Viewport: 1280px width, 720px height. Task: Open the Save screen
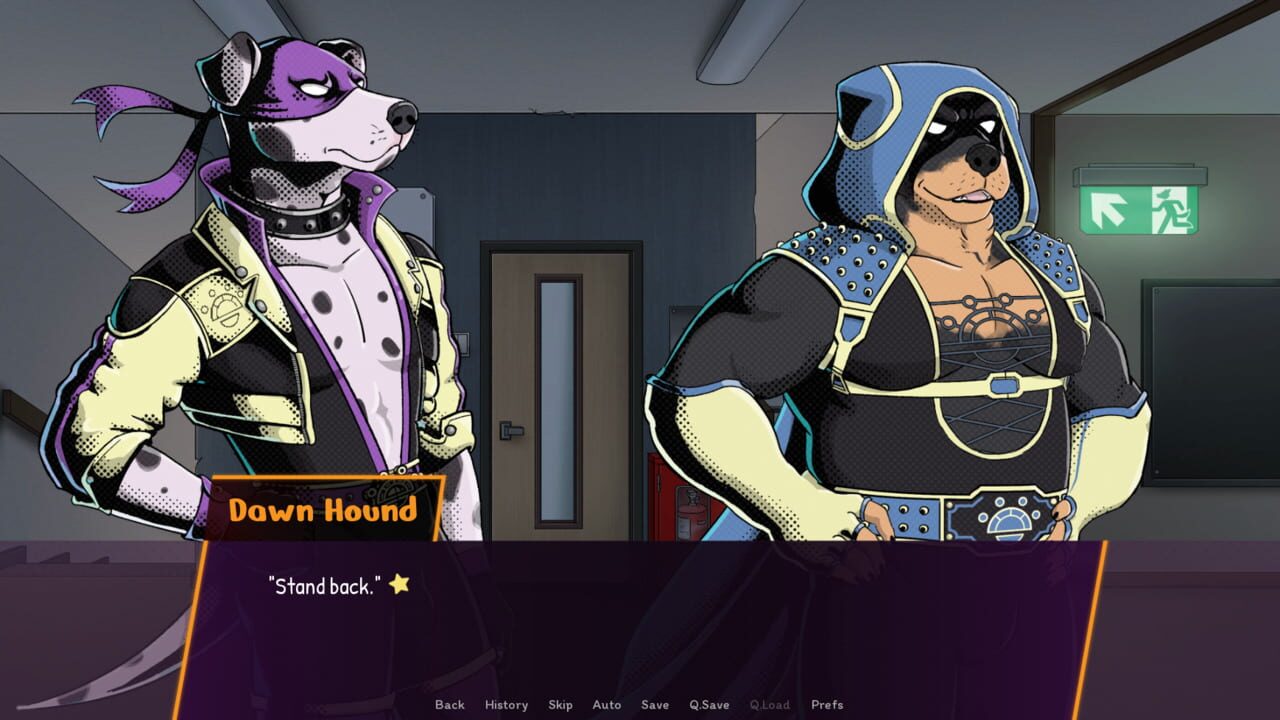tap(656, 704)
